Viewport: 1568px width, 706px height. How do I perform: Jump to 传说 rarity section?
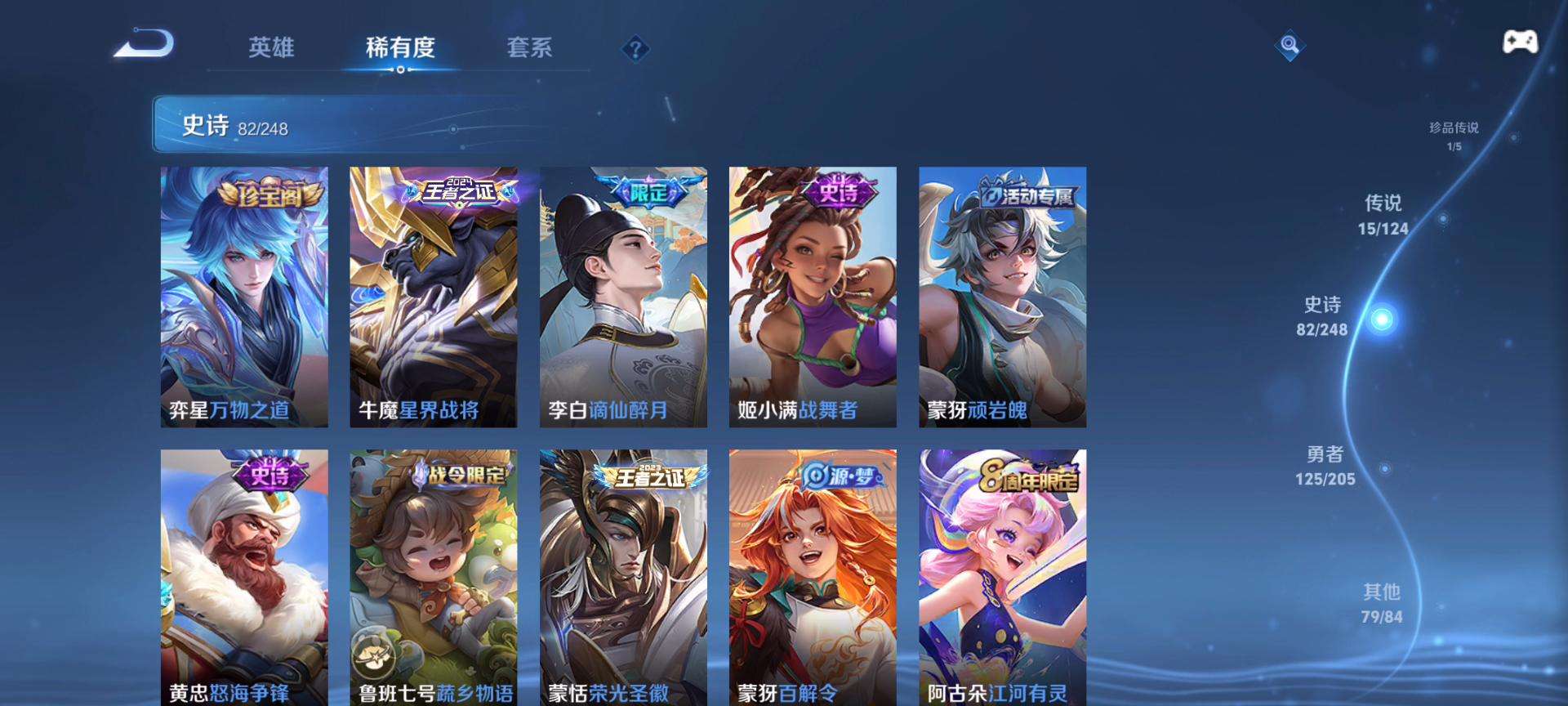click(x=1383, y=215)
